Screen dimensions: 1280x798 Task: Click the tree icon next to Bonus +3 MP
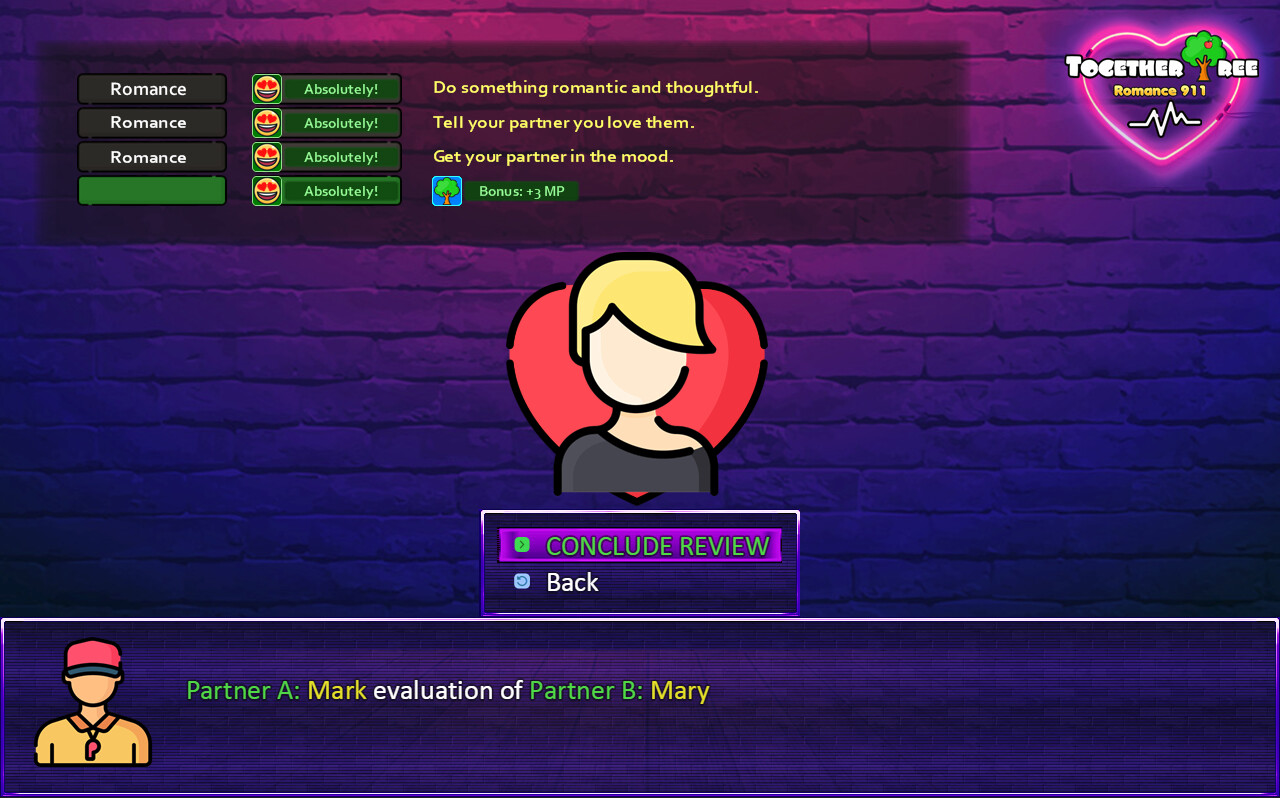point(446,190)
